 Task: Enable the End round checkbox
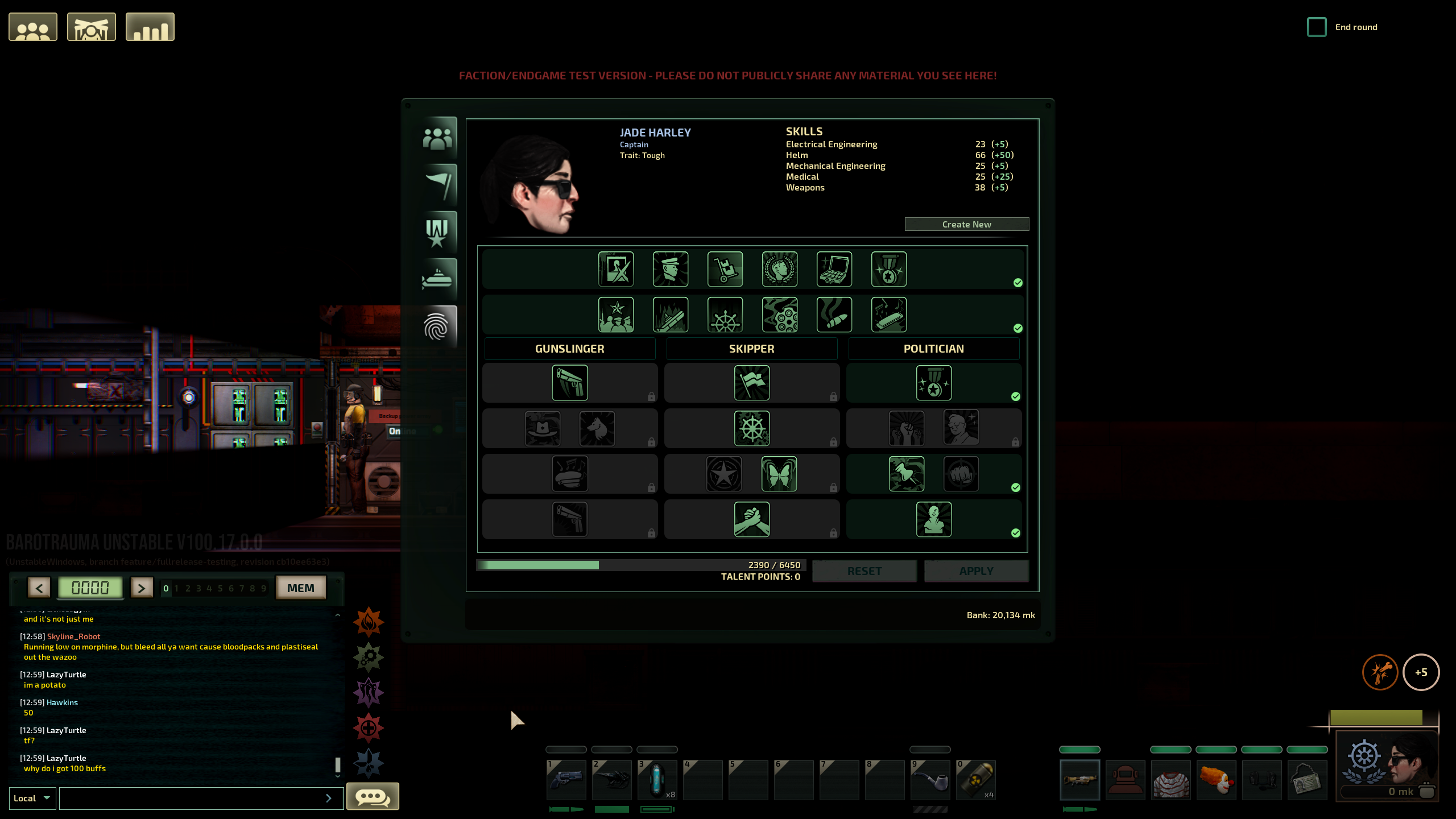pos(1318,27)
